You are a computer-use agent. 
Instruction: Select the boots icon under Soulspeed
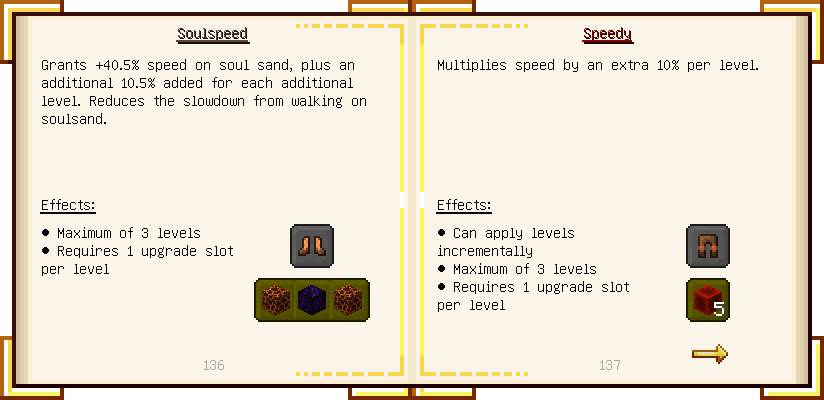point(312,245)
